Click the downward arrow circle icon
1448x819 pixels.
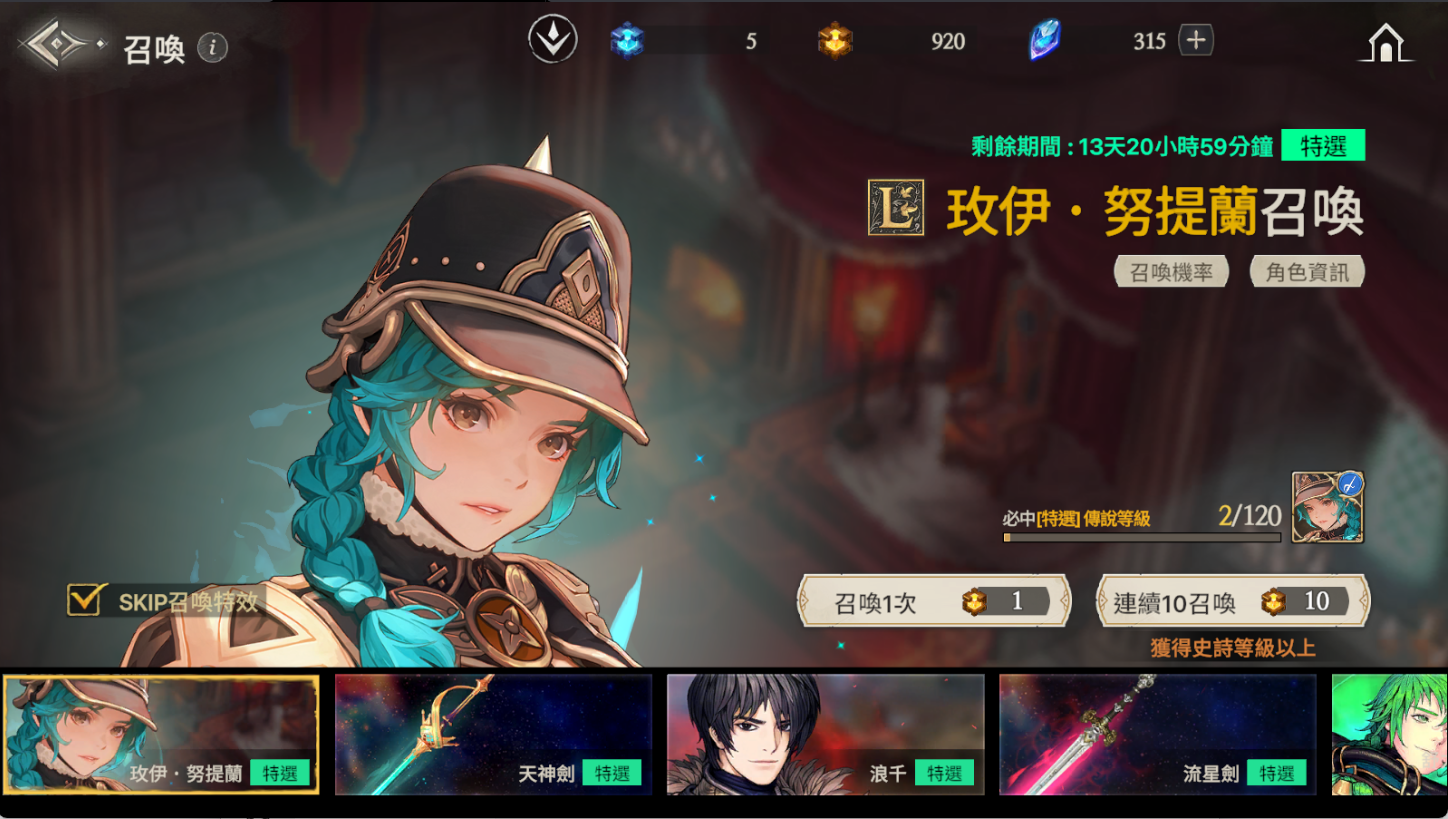tap(553, 41)
